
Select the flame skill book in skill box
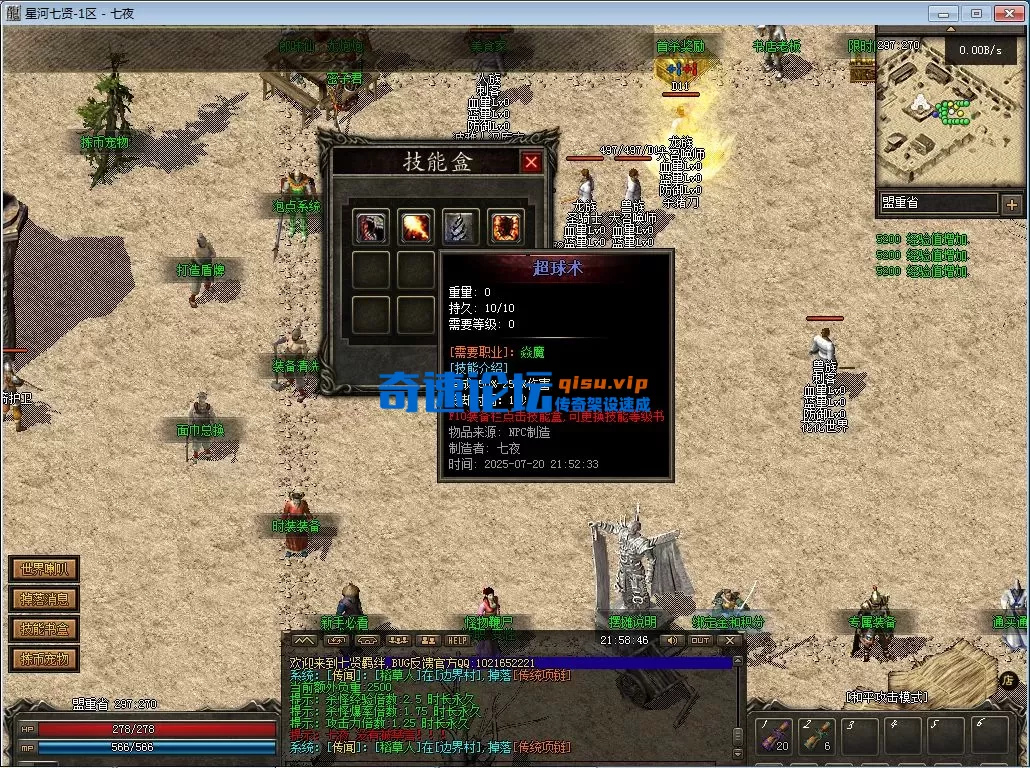[416, 227]
